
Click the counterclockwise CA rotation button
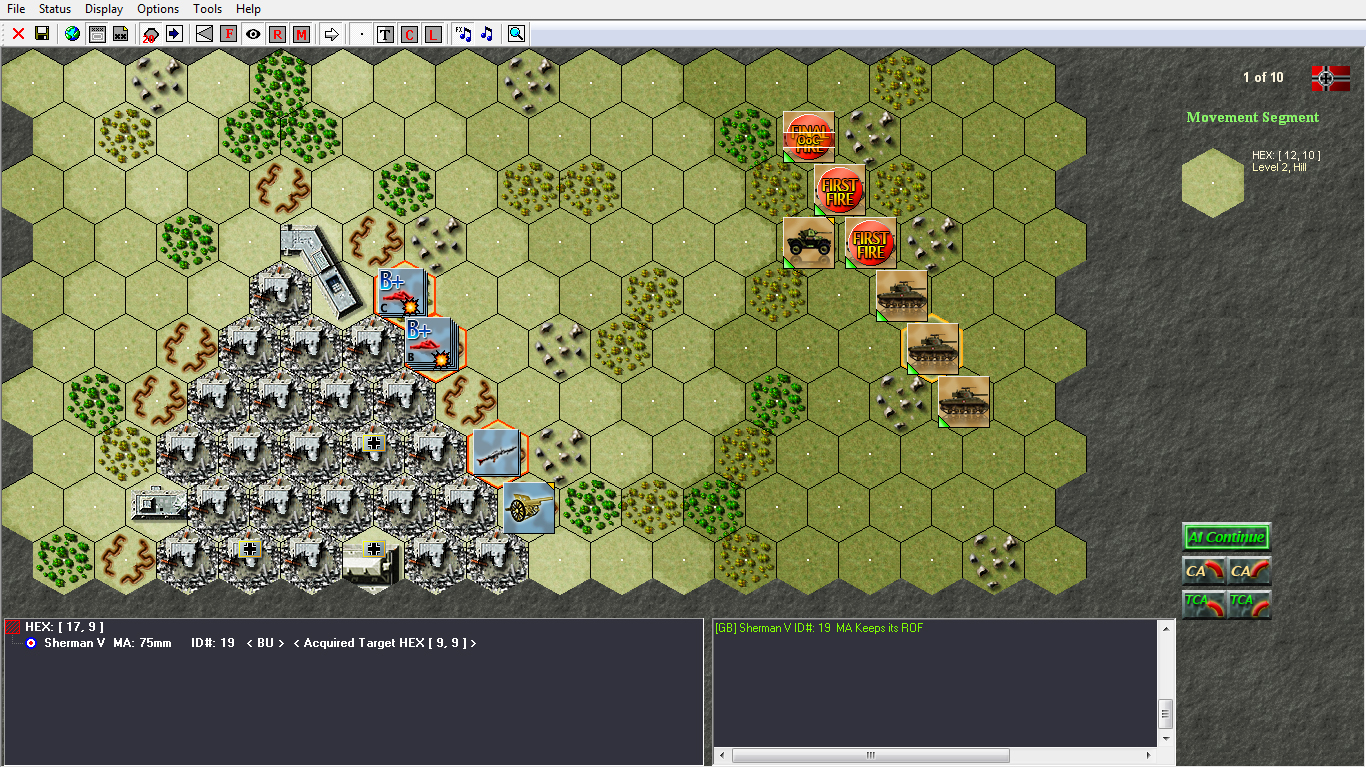click(x=1204, y=571)
